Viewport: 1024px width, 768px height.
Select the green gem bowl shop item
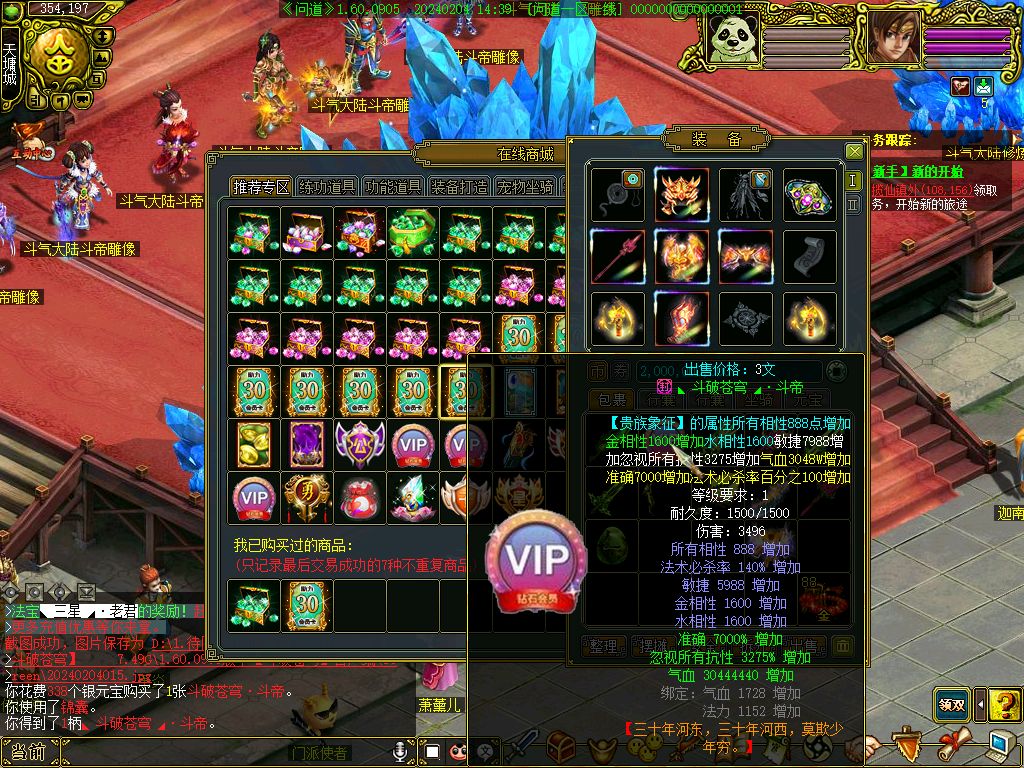click(x=411, y=231)
